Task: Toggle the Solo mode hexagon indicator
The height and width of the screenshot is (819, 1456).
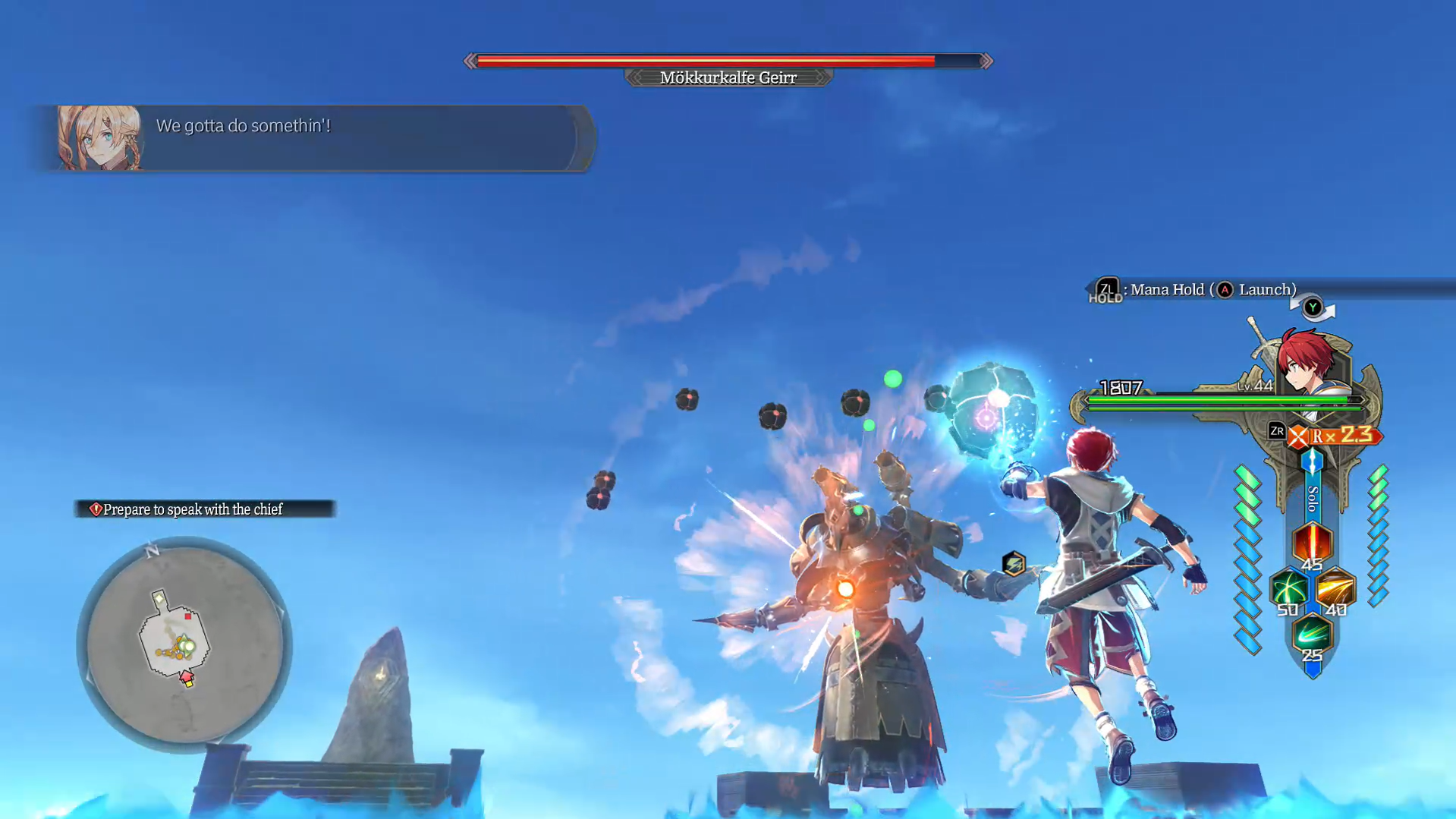Action: pyautogui.click(x=1312, y=462)
